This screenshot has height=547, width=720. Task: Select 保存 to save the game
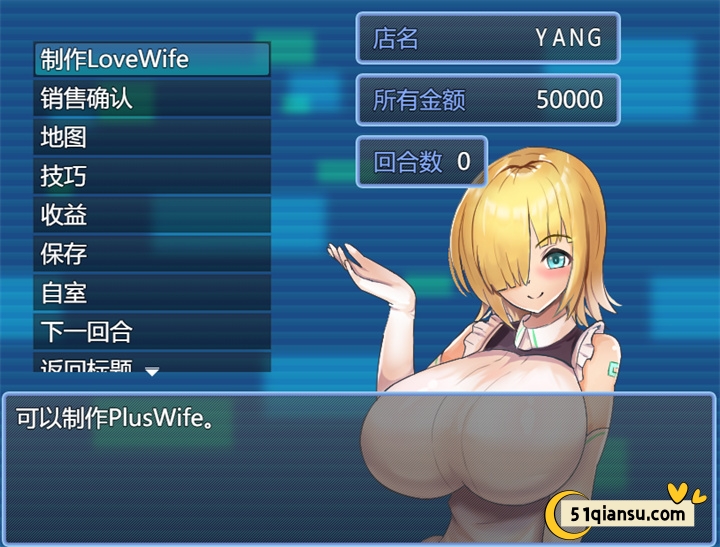(x=152, y=254)
